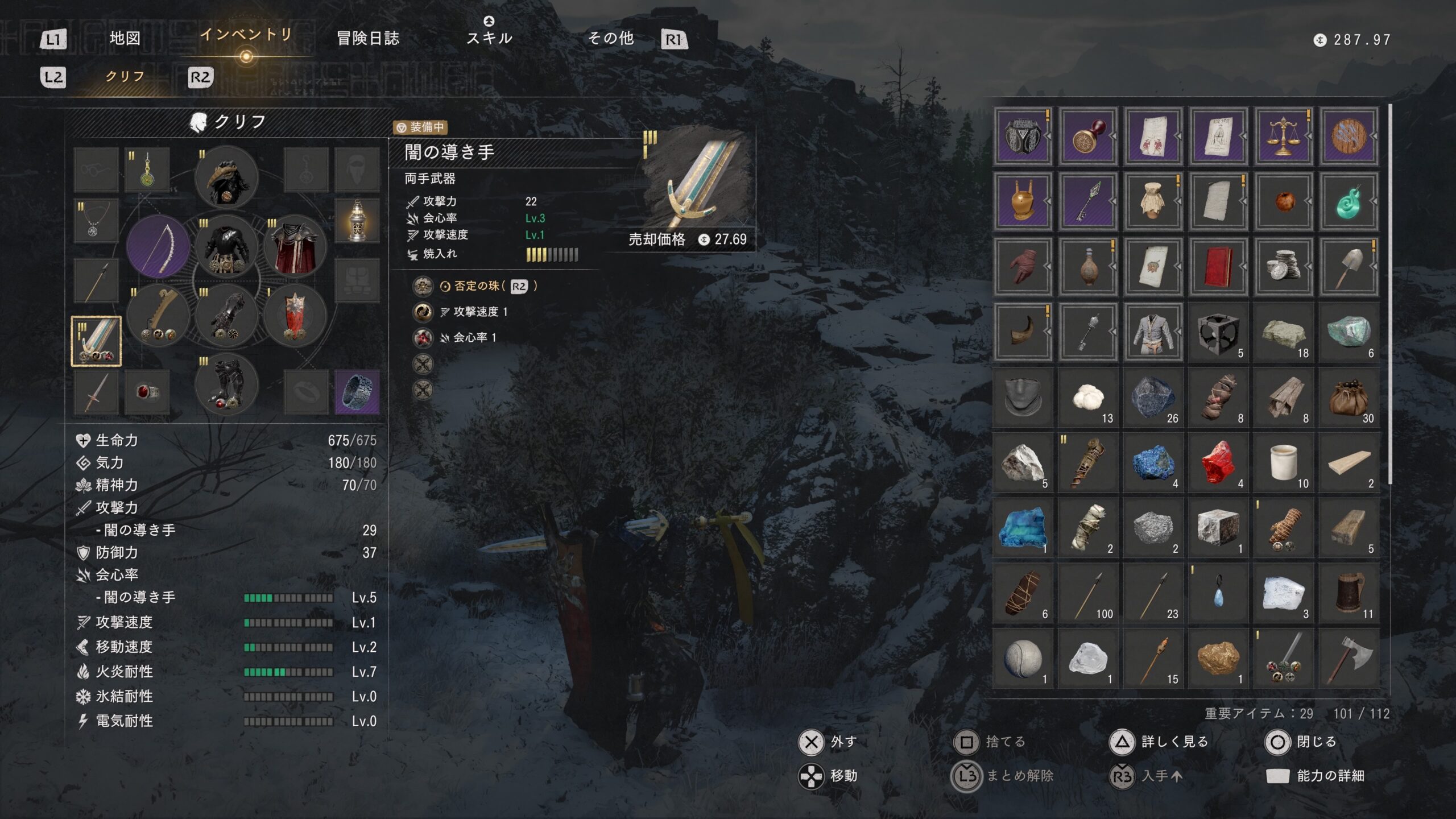Select the equipped greatsword weapon slot
This screenshot has height=819, width=1456.
[96, 341]
